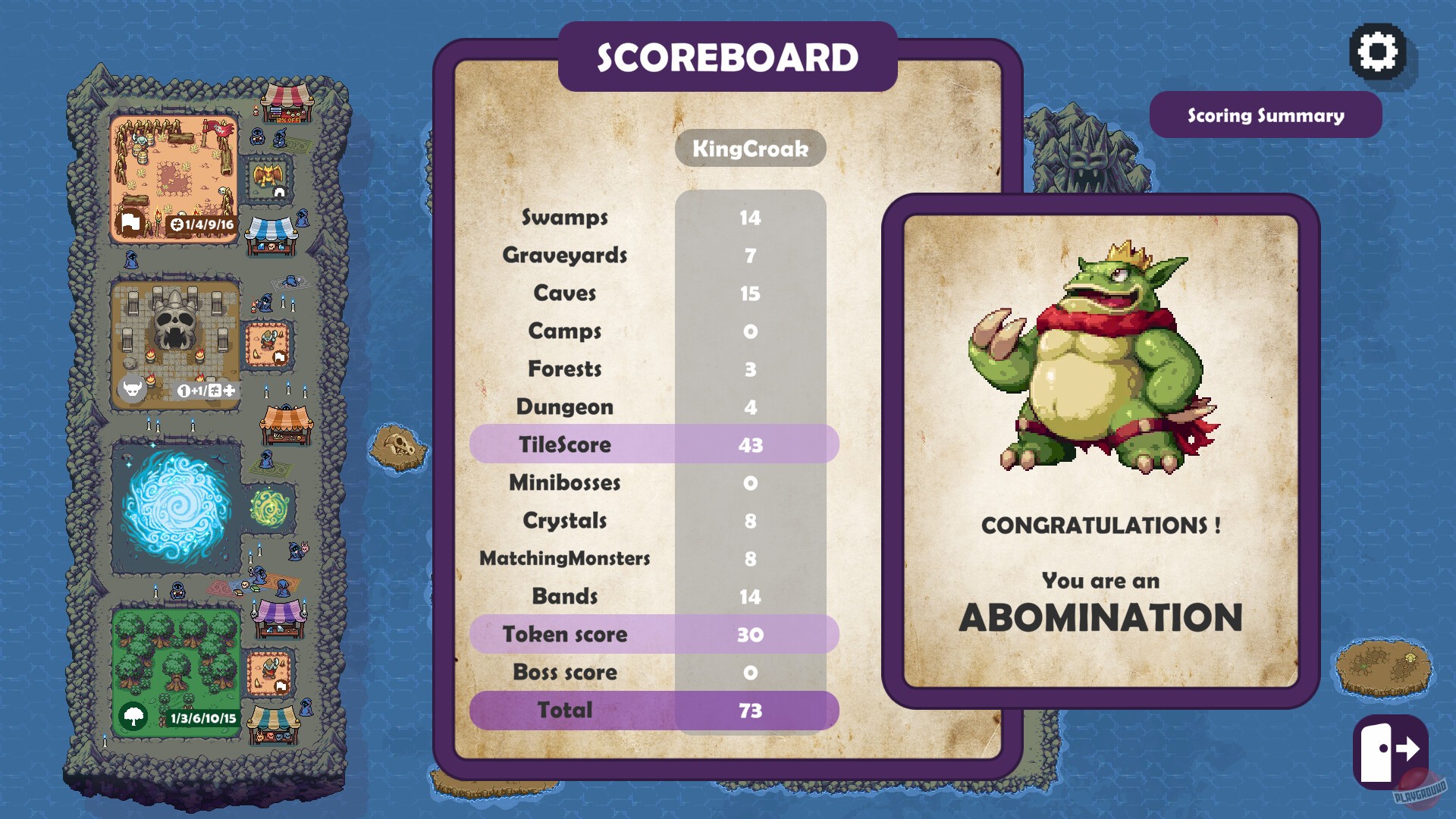
Task: Toggle the Total score highlight
Action: [x=654, y=711]
